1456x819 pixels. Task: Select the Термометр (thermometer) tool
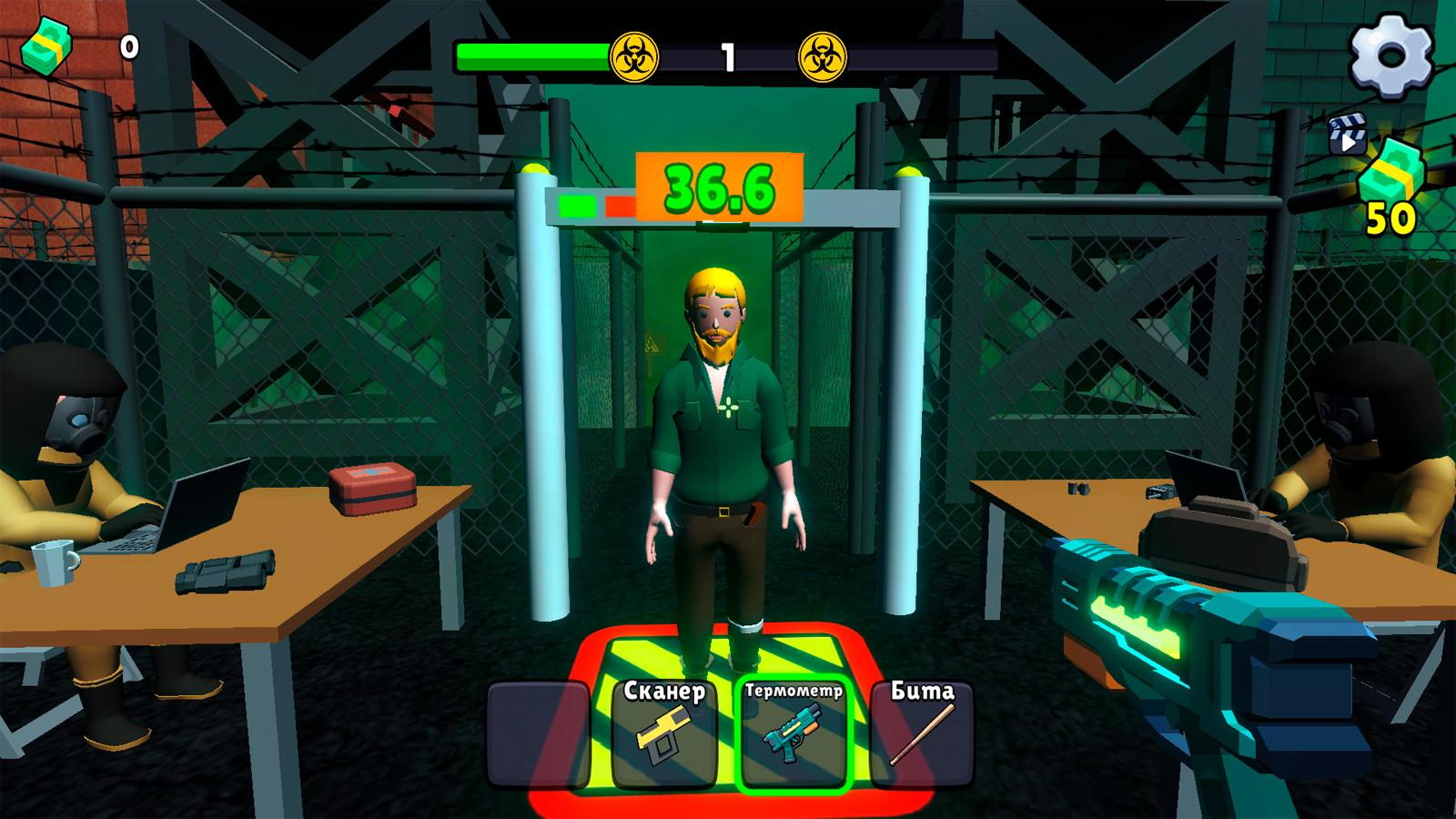point(794,733)
